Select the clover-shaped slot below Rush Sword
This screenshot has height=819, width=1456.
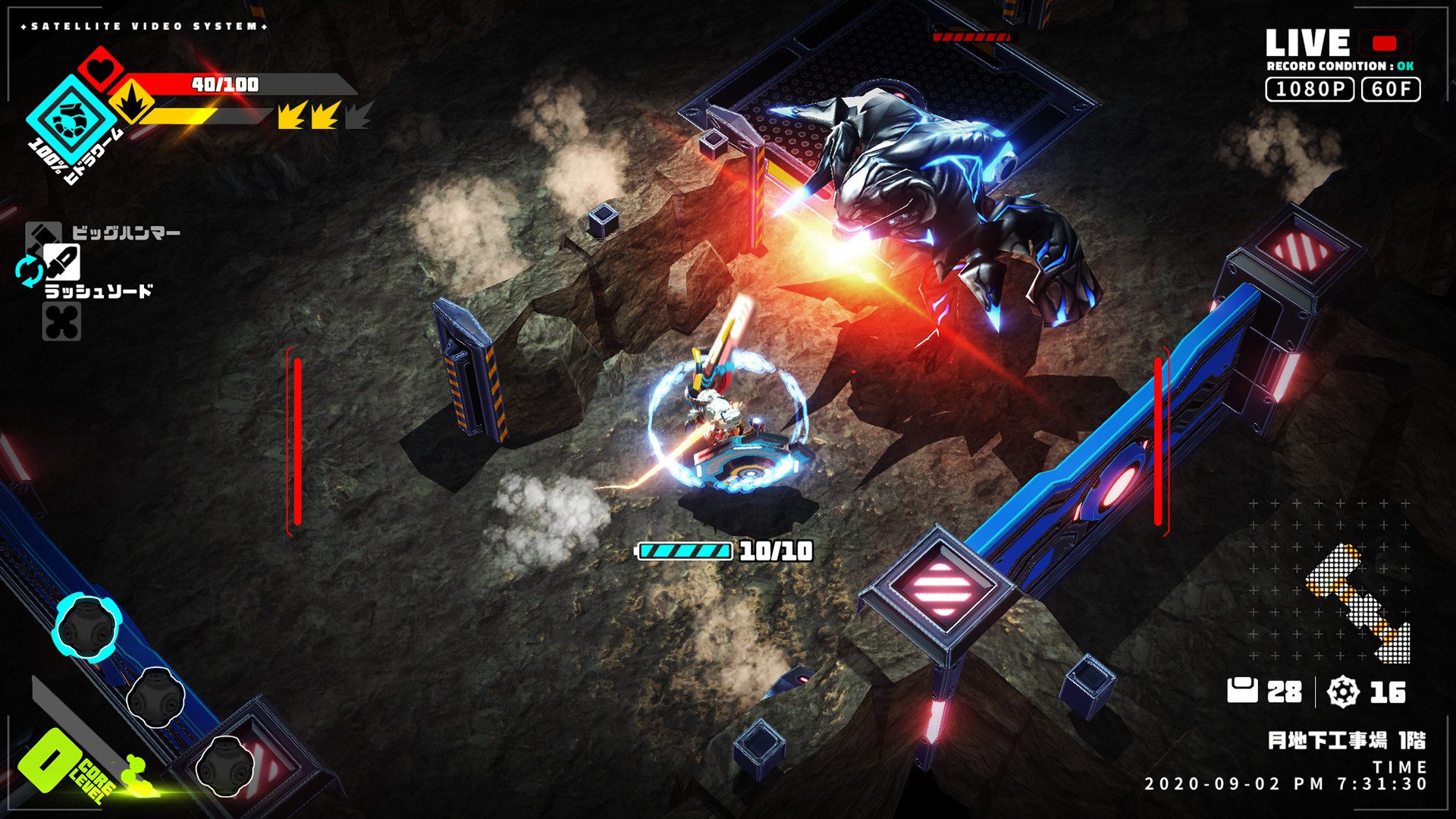[61, 322]
